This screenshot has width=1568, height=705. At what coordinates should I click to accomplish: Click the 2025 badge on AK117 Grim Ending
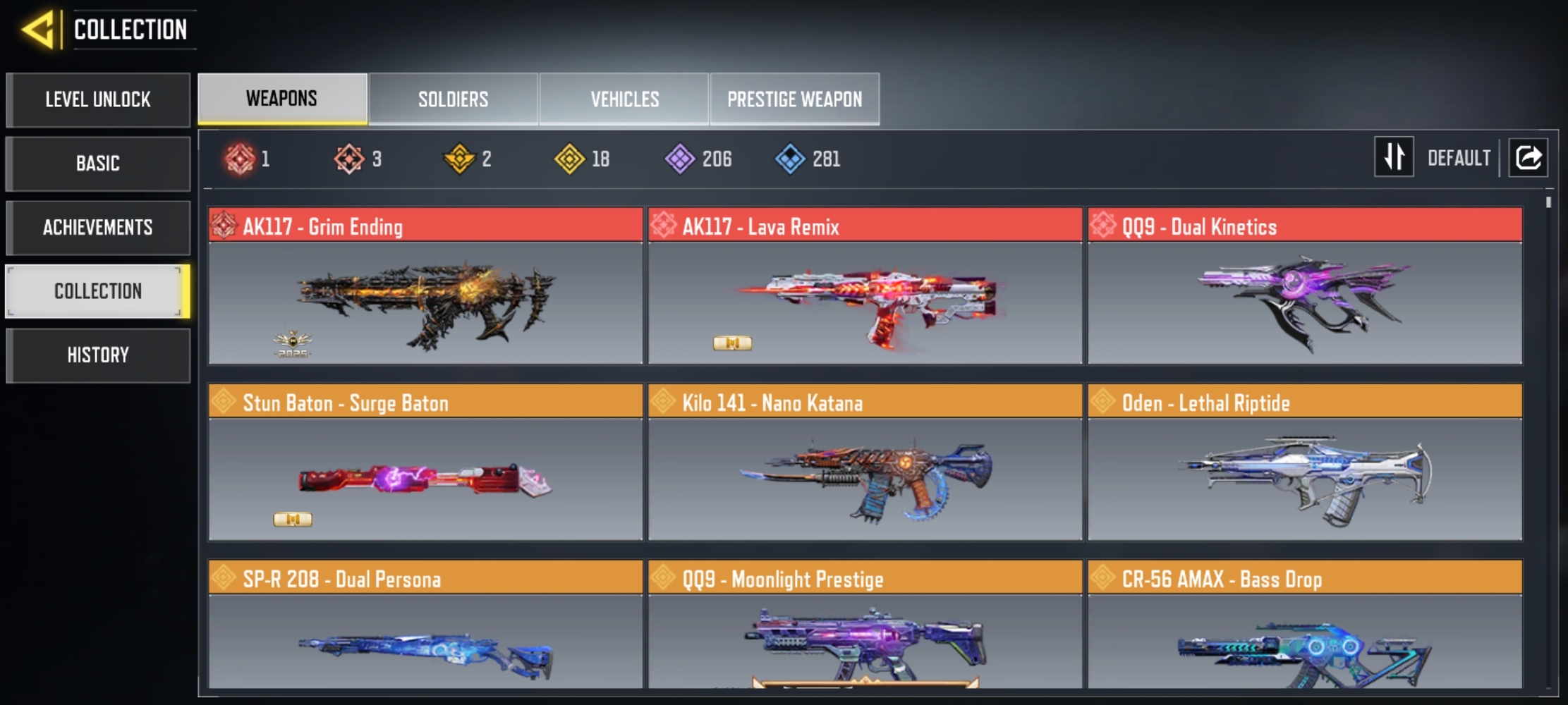(292, 343)
